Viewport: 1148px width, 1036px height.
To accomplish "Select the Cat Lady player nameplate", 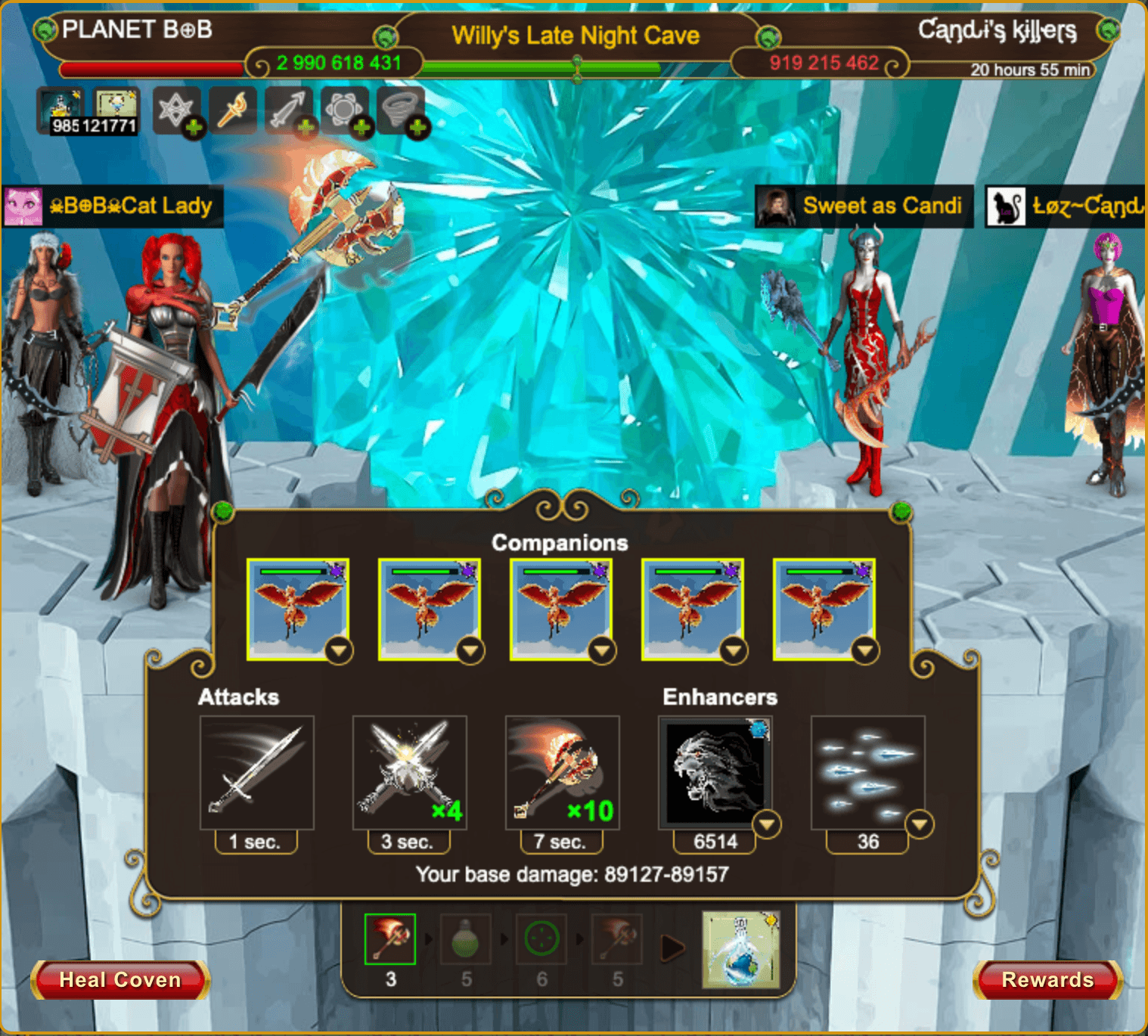I will pyautogui.click(x=113, y=206).
